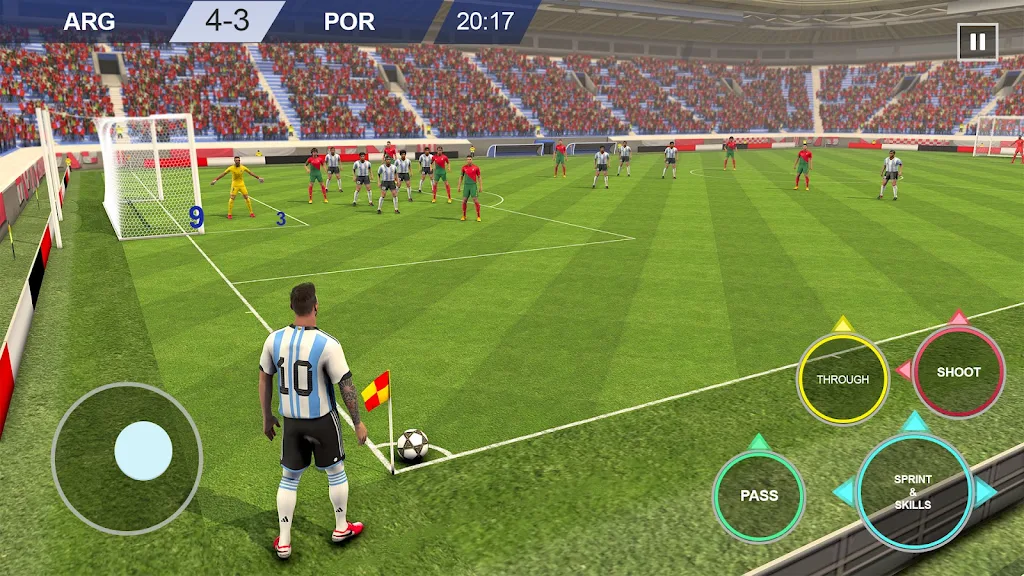Pause the match with the pause button
1024x576 pixels.
click(x=977, y=42)
